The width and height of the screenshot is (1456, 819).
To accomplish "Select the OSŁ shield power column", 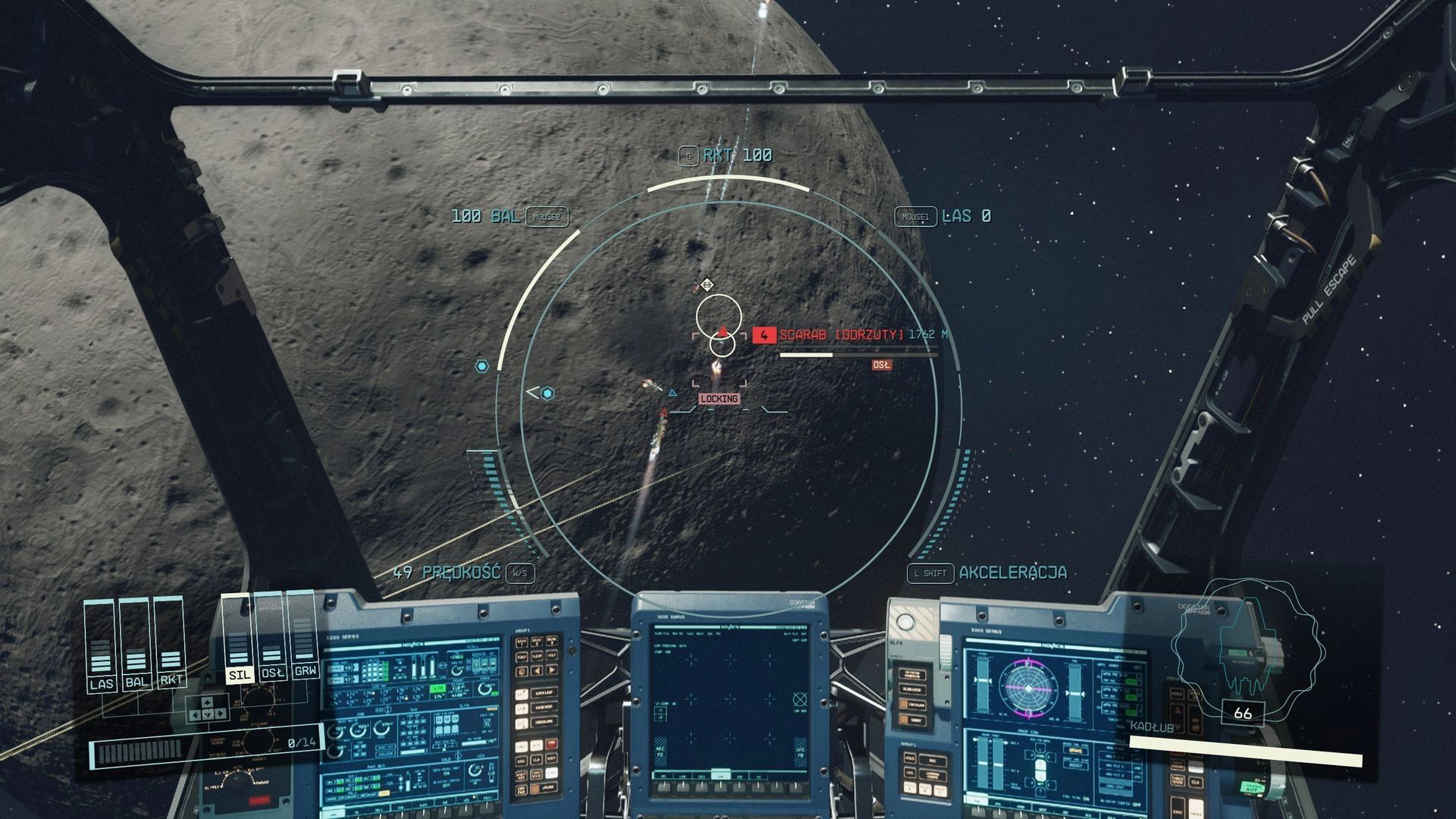I will [x=271, y=639].
